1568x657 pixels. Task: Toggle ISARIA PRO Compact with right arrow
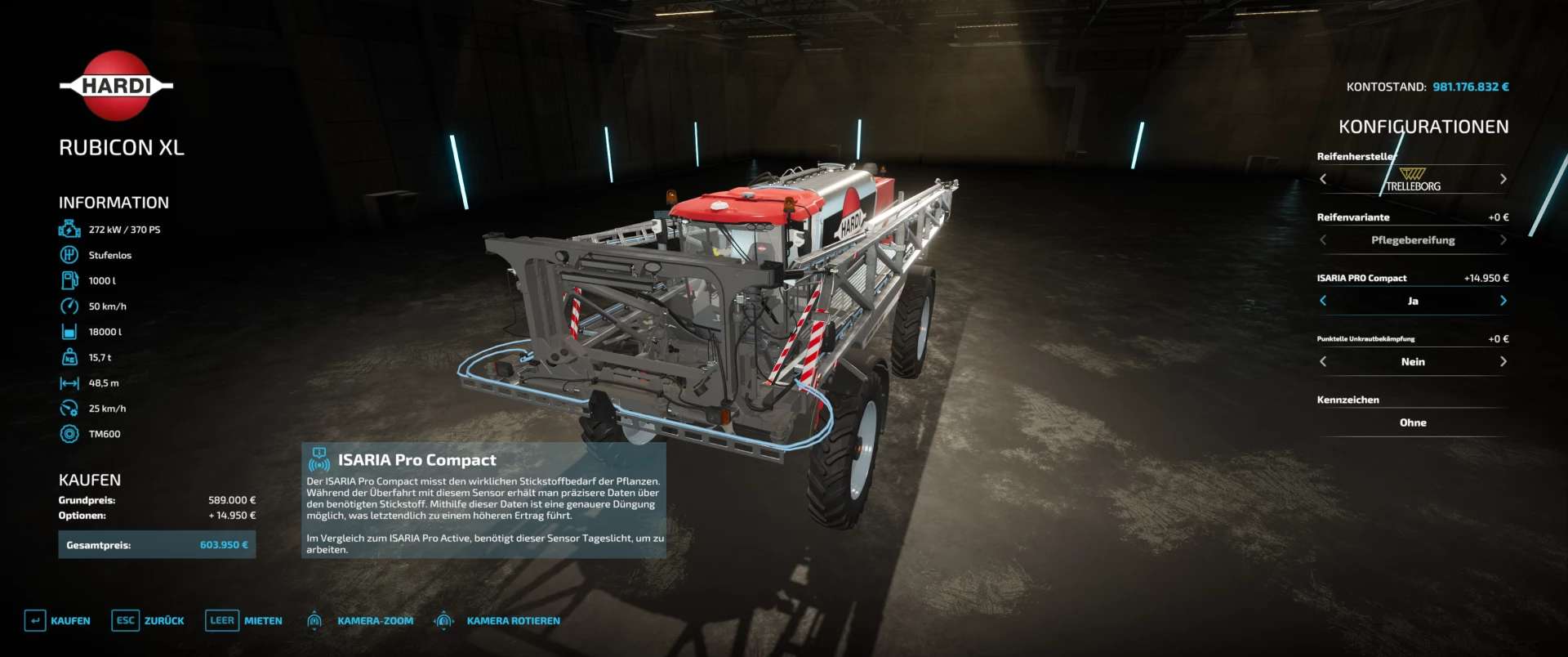[1503, 301]
